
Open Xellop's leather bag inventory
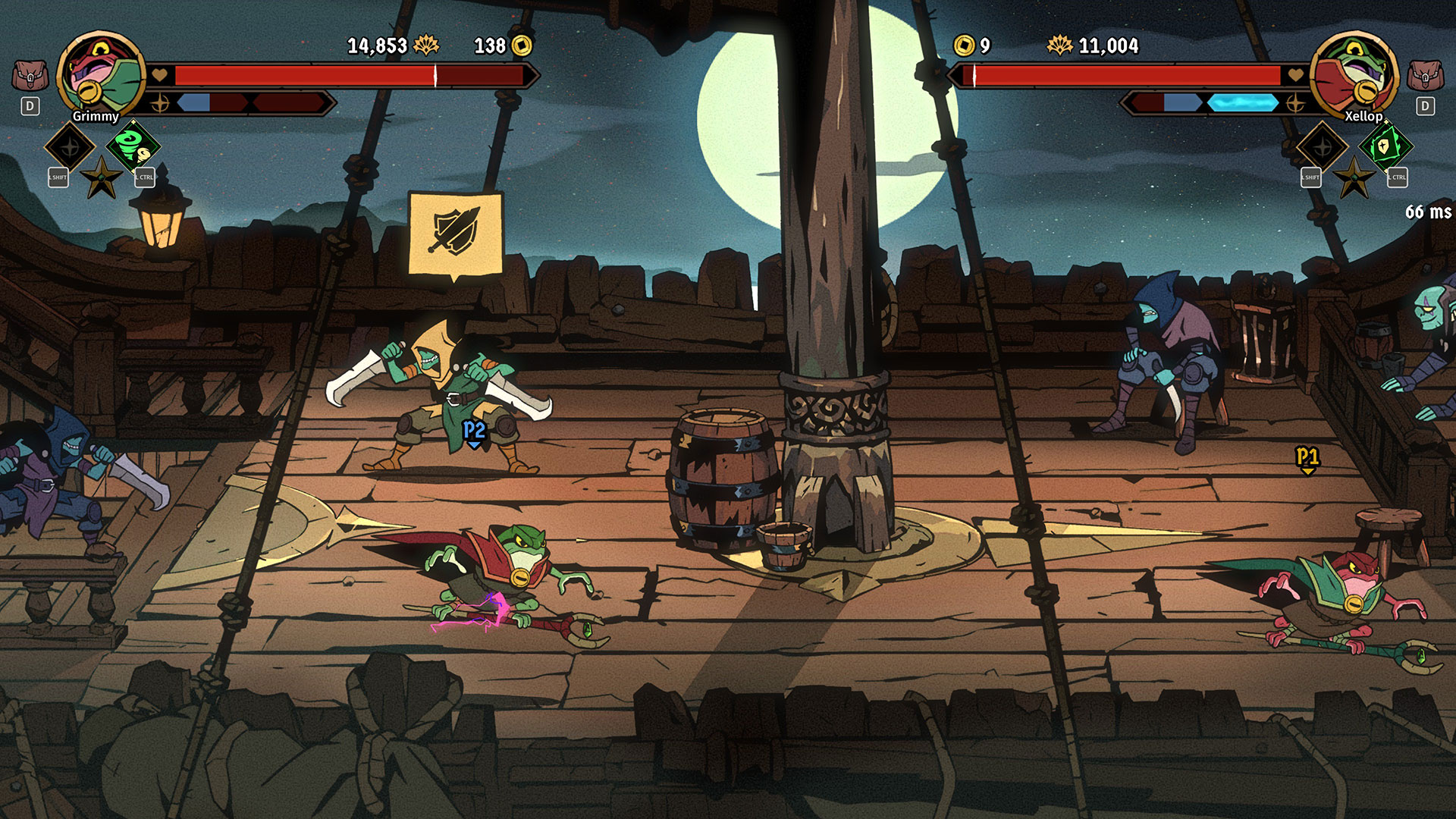1425,76
